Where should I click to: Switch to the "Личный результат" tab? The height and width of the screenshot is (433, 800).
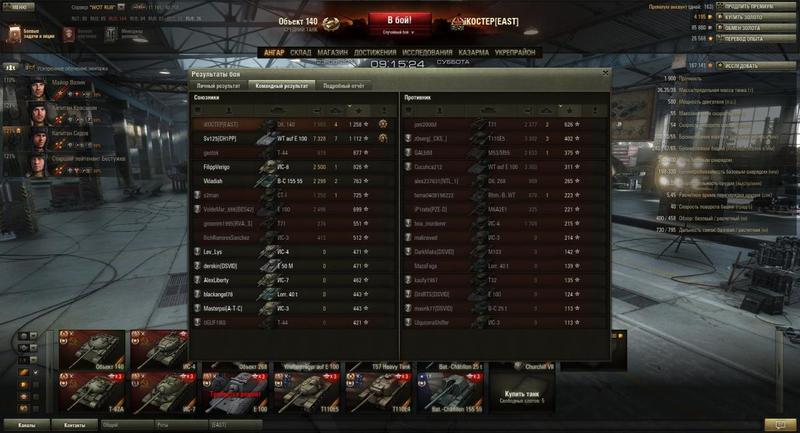pyautogui.click(x=217, y=85)
